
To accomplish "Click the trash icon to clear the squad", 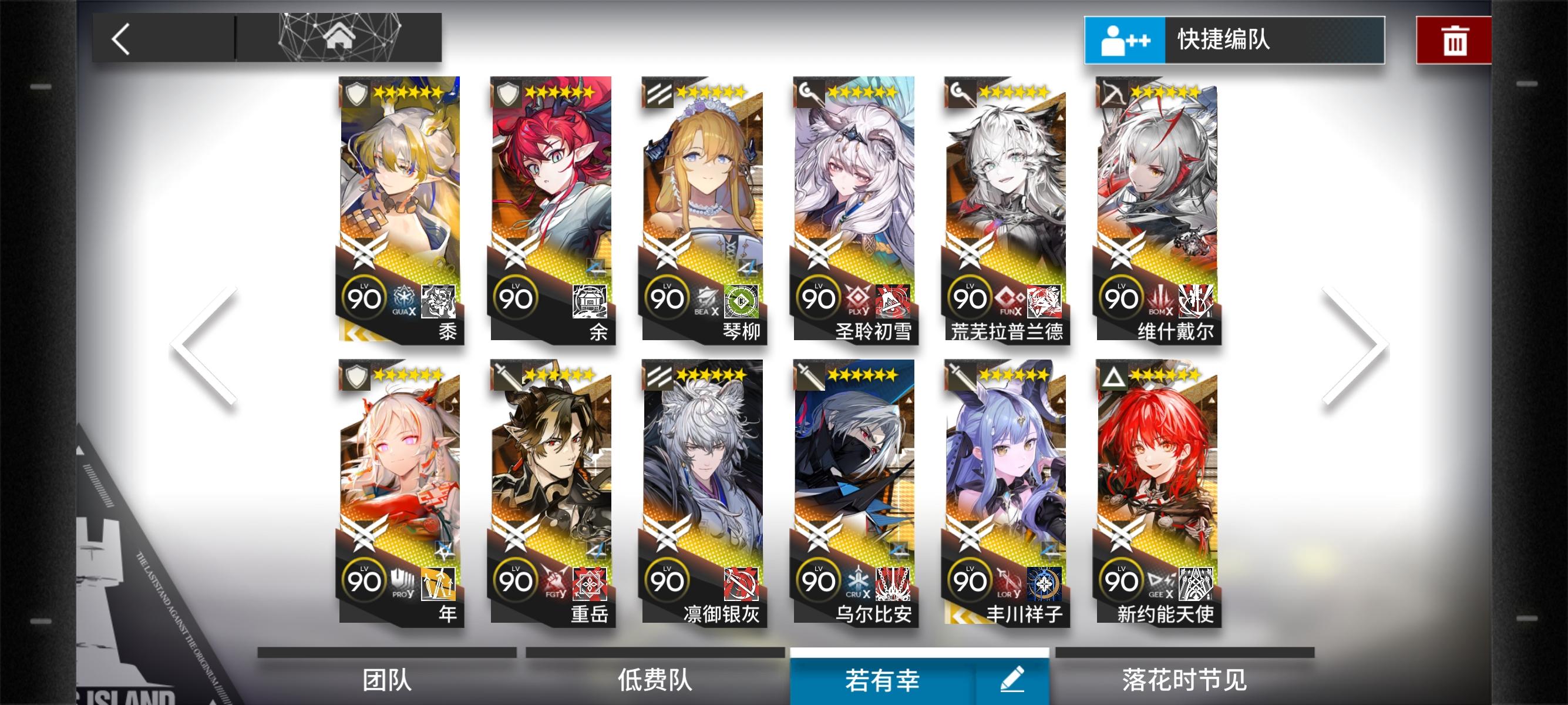I will click(1453, 39).
